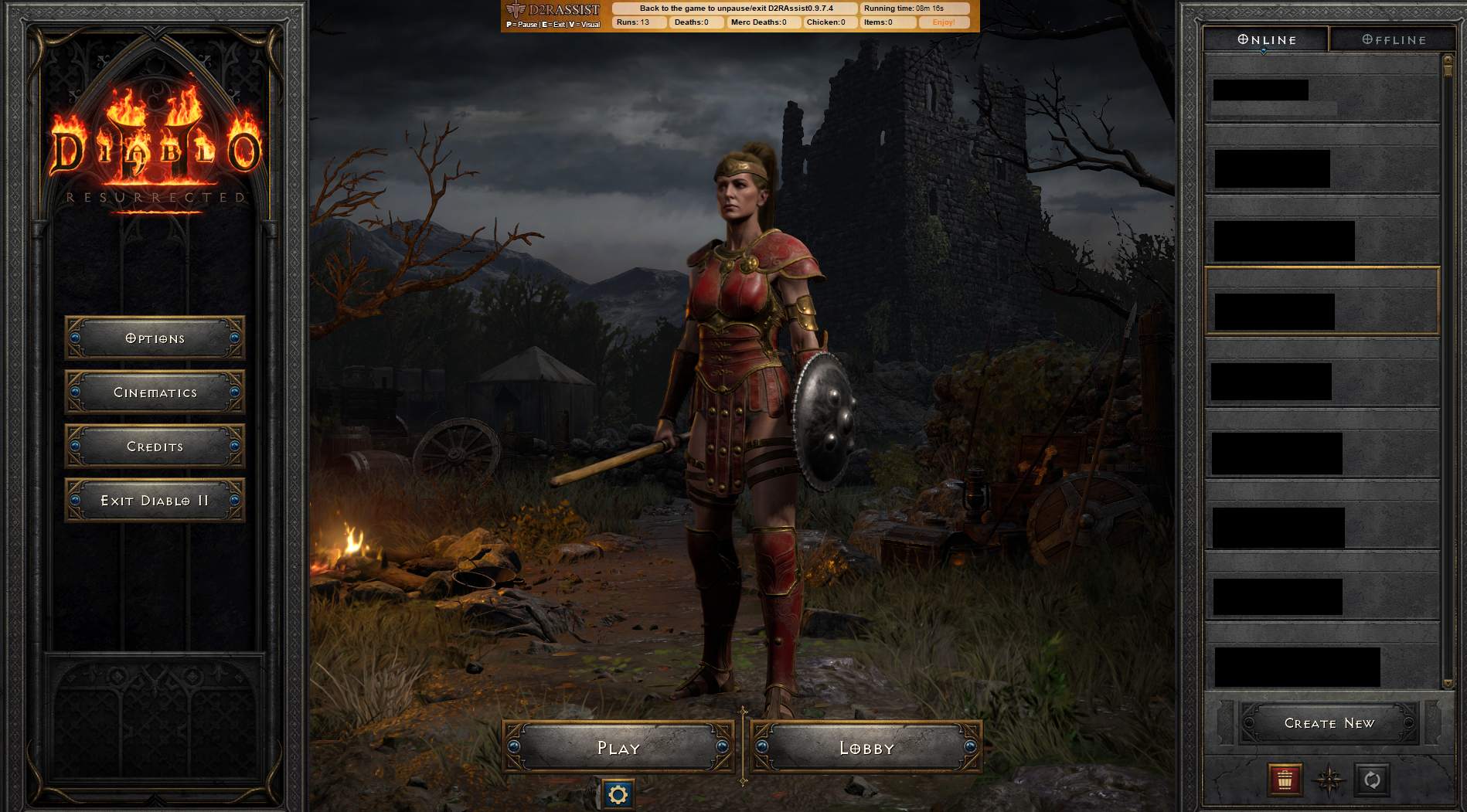Screen dimensions: 1467x812
Task: Click the D2RAssist overlay logo
Action: pos(553,11)
